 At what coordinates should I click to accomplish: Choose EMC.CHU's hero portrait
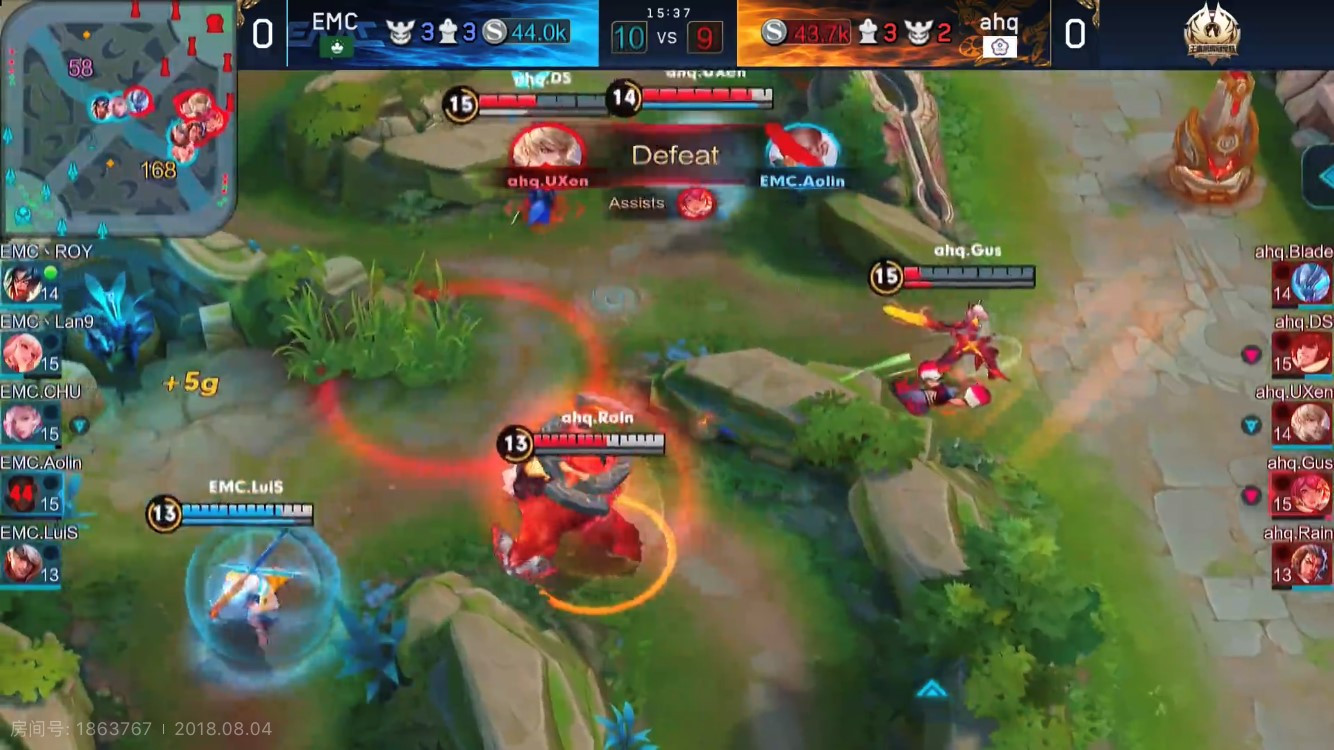(x=22, y=423)
